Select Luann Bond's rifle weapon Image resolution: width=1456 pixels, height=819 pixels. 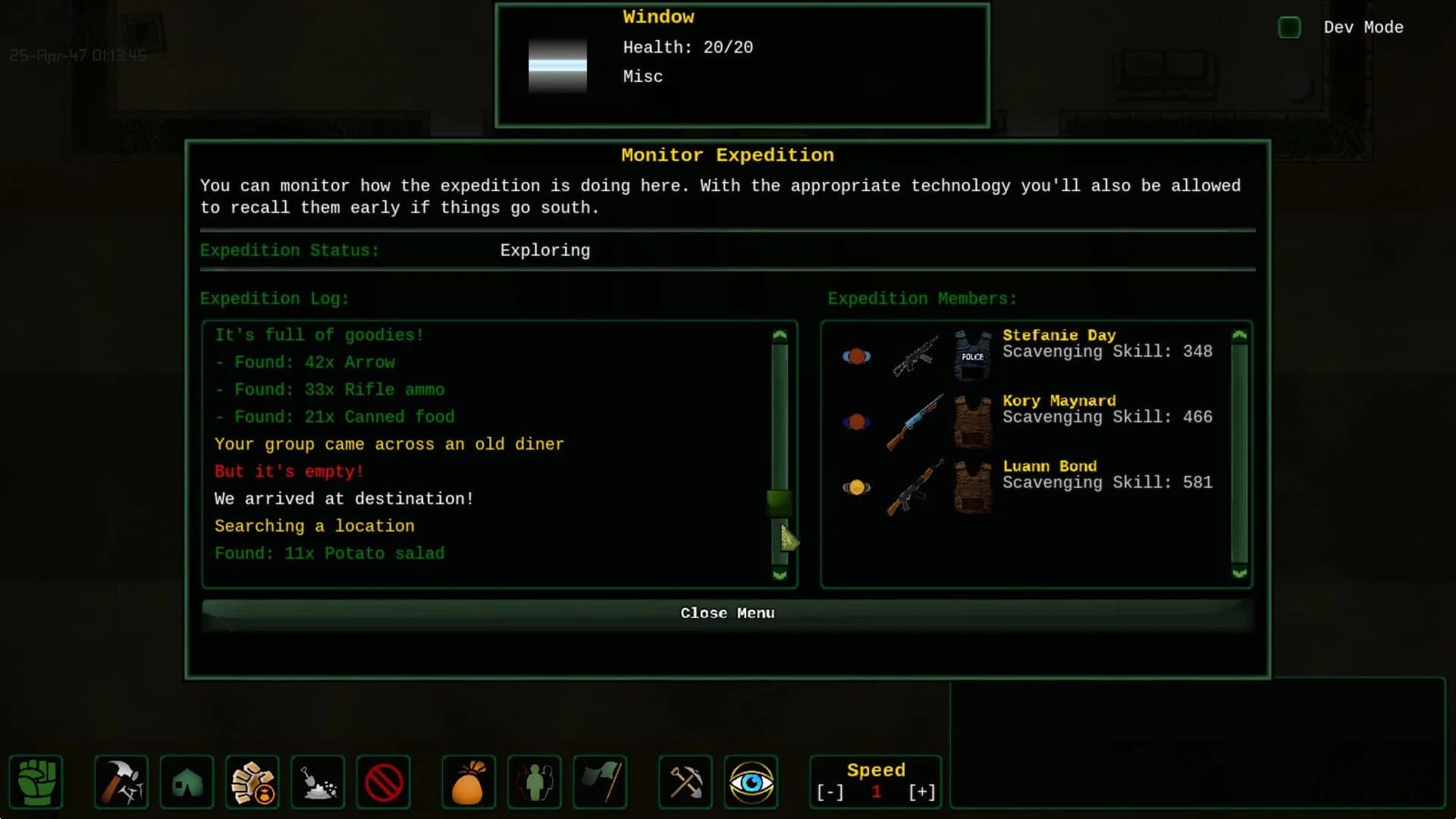pos(915,489)
